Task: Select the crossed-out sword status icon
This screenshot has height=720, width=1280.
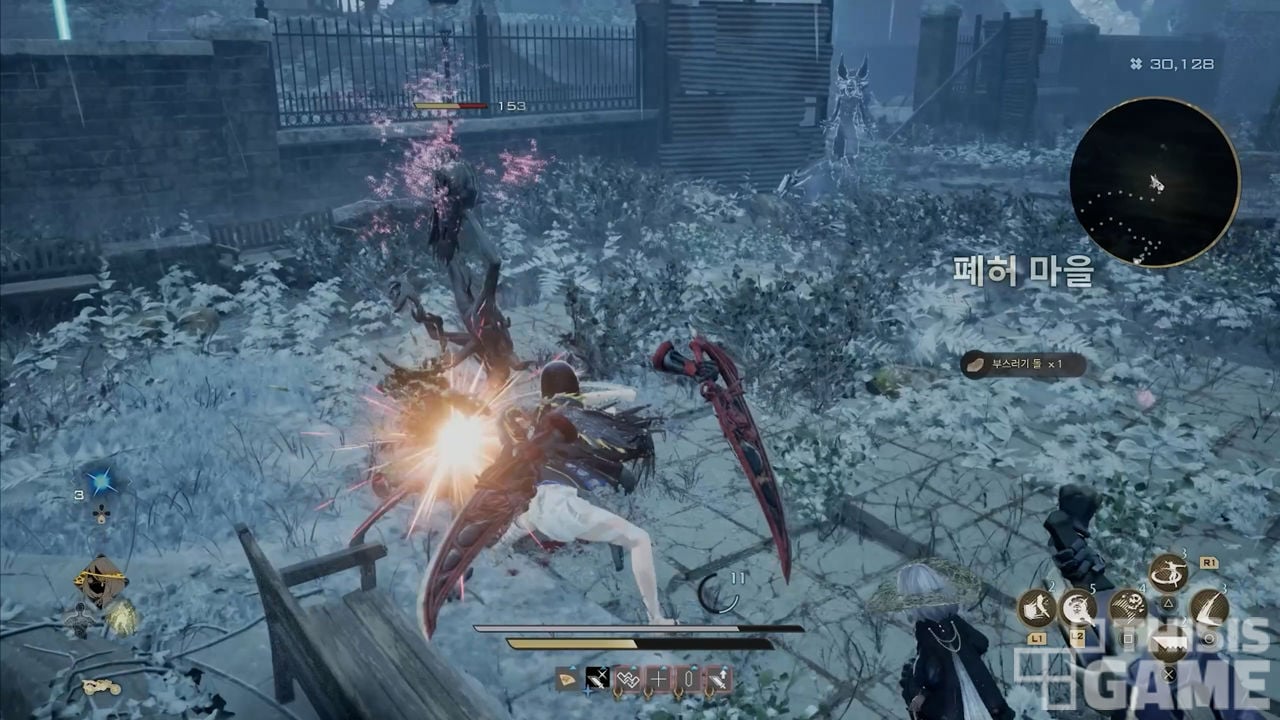Action: tap(597, 679)
